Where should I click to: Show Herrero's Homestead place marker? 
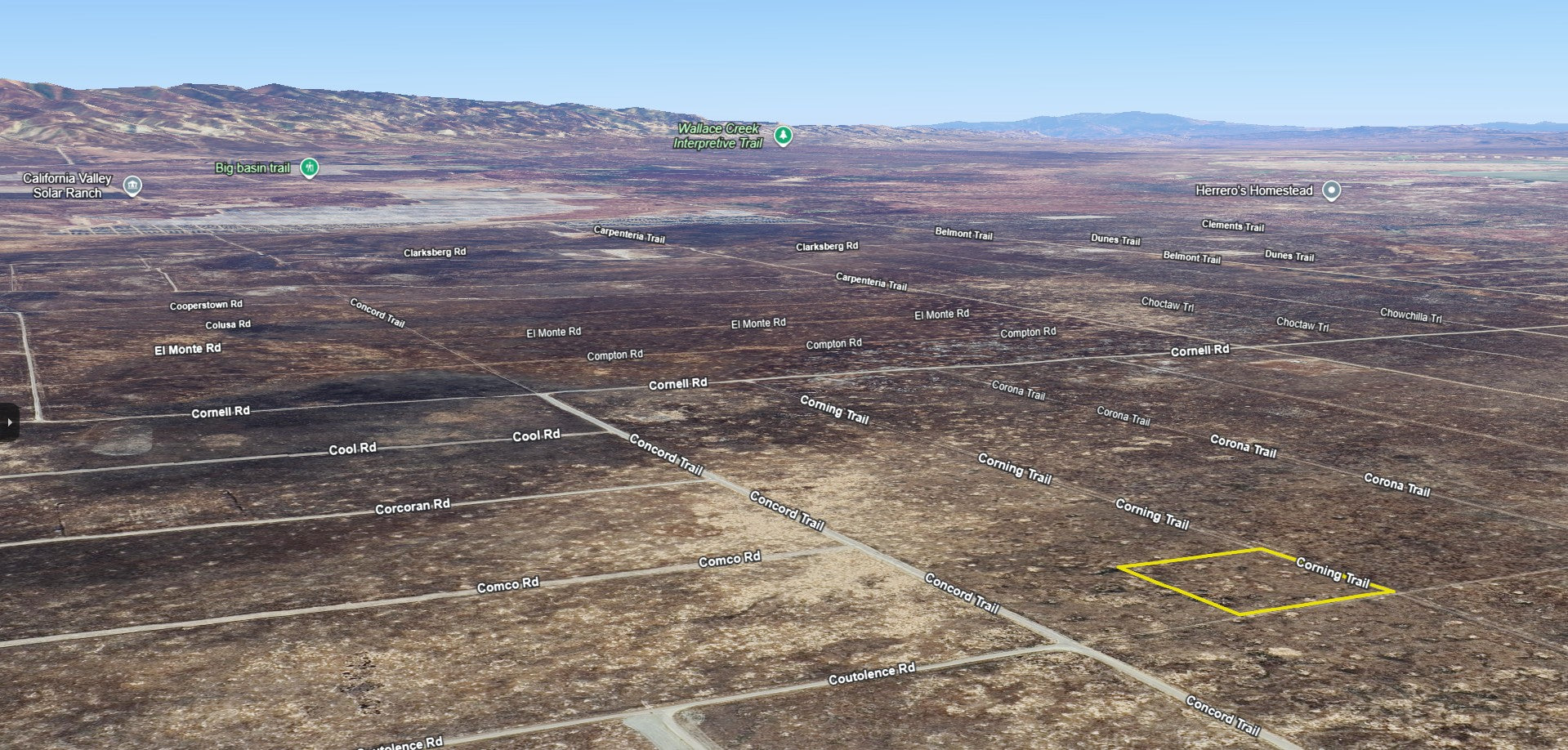(x=1332, y=190)
